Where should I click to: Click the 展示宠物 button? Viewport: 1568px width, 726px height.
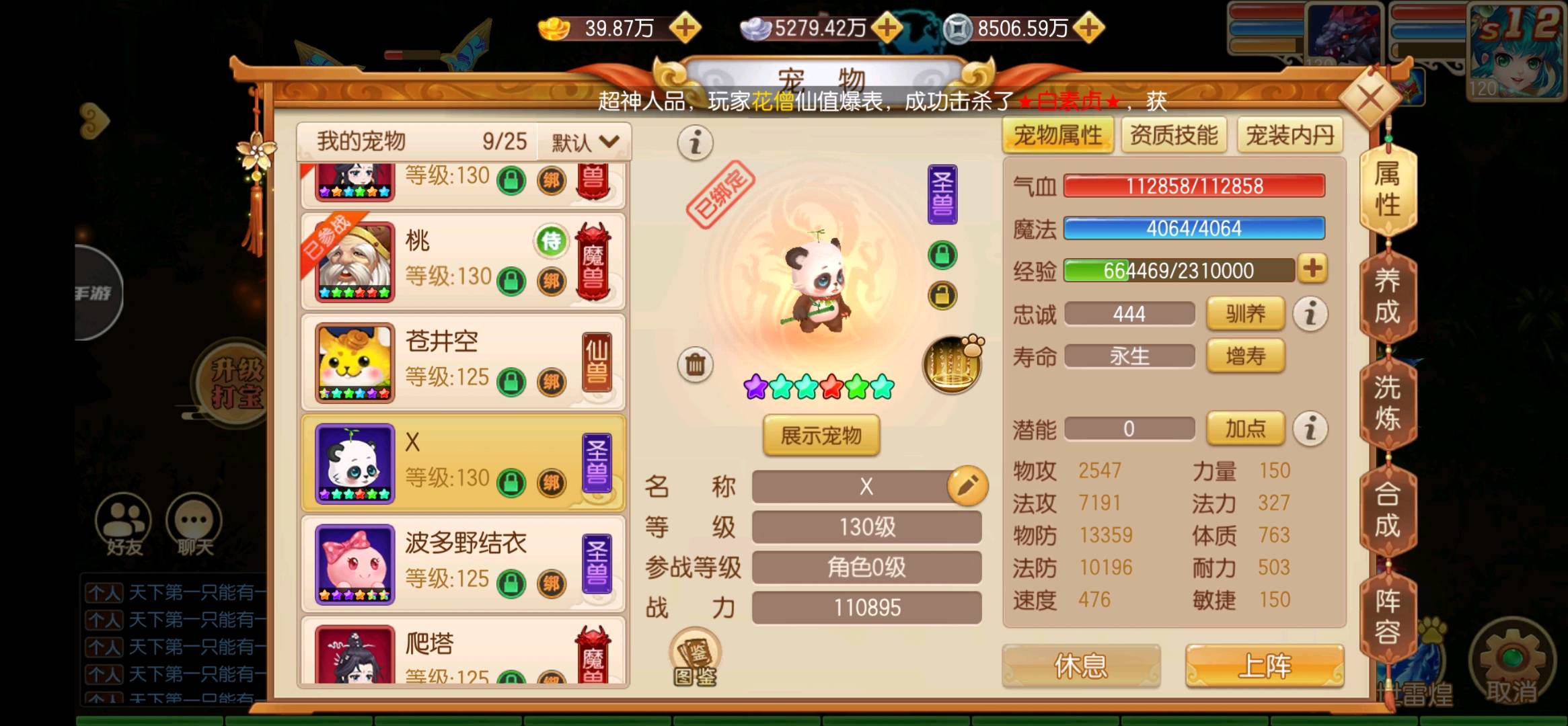pyautogui.click(x=821, y=436)
